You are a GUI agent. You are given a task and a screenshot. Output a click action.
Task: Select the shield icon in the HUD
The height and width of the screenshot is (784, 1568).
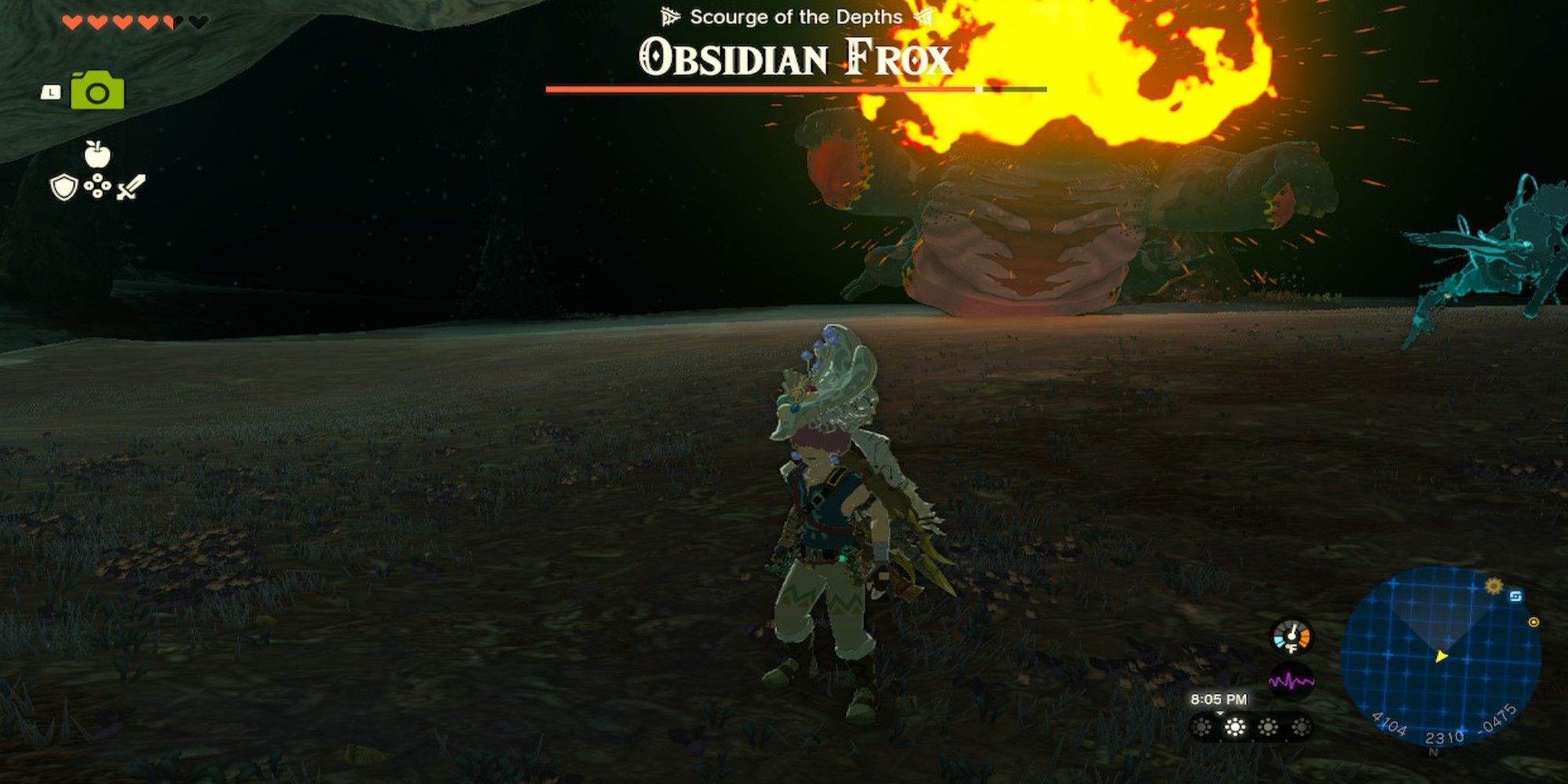pyautogui.click(x=64, y=188)
